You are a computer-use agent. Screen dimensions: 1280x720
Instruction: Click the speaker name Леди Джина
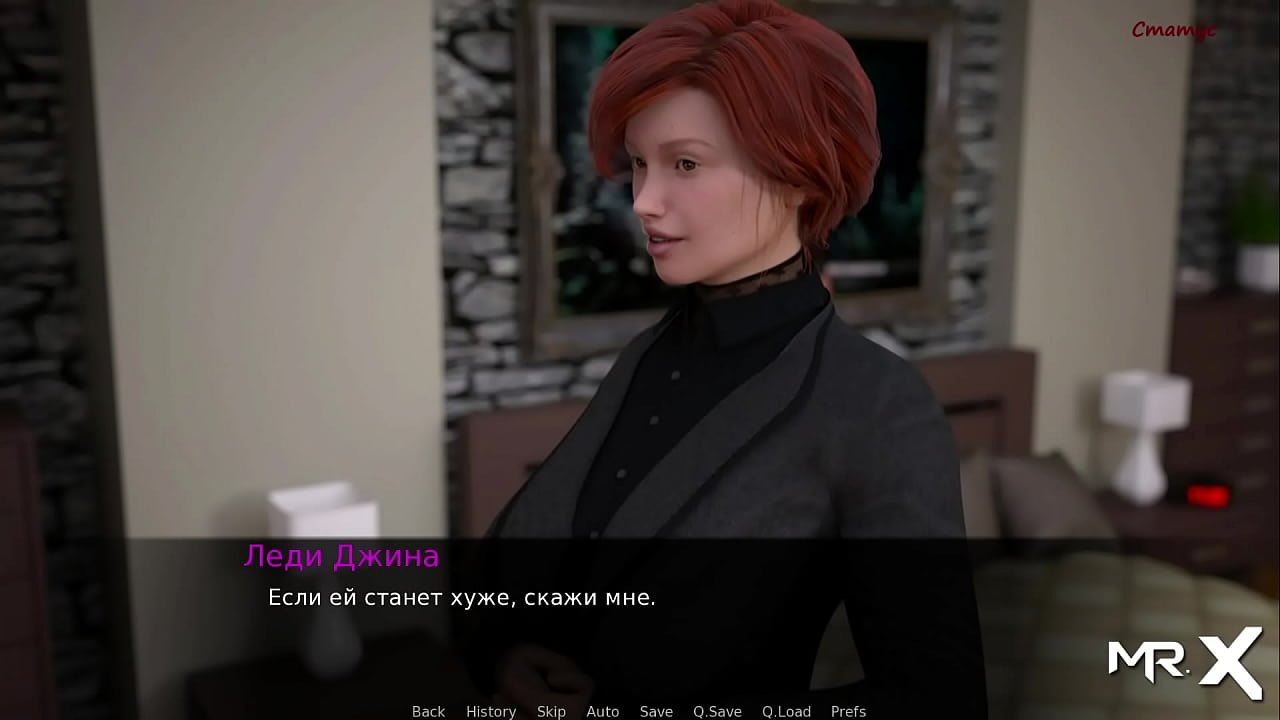point(341,557)
